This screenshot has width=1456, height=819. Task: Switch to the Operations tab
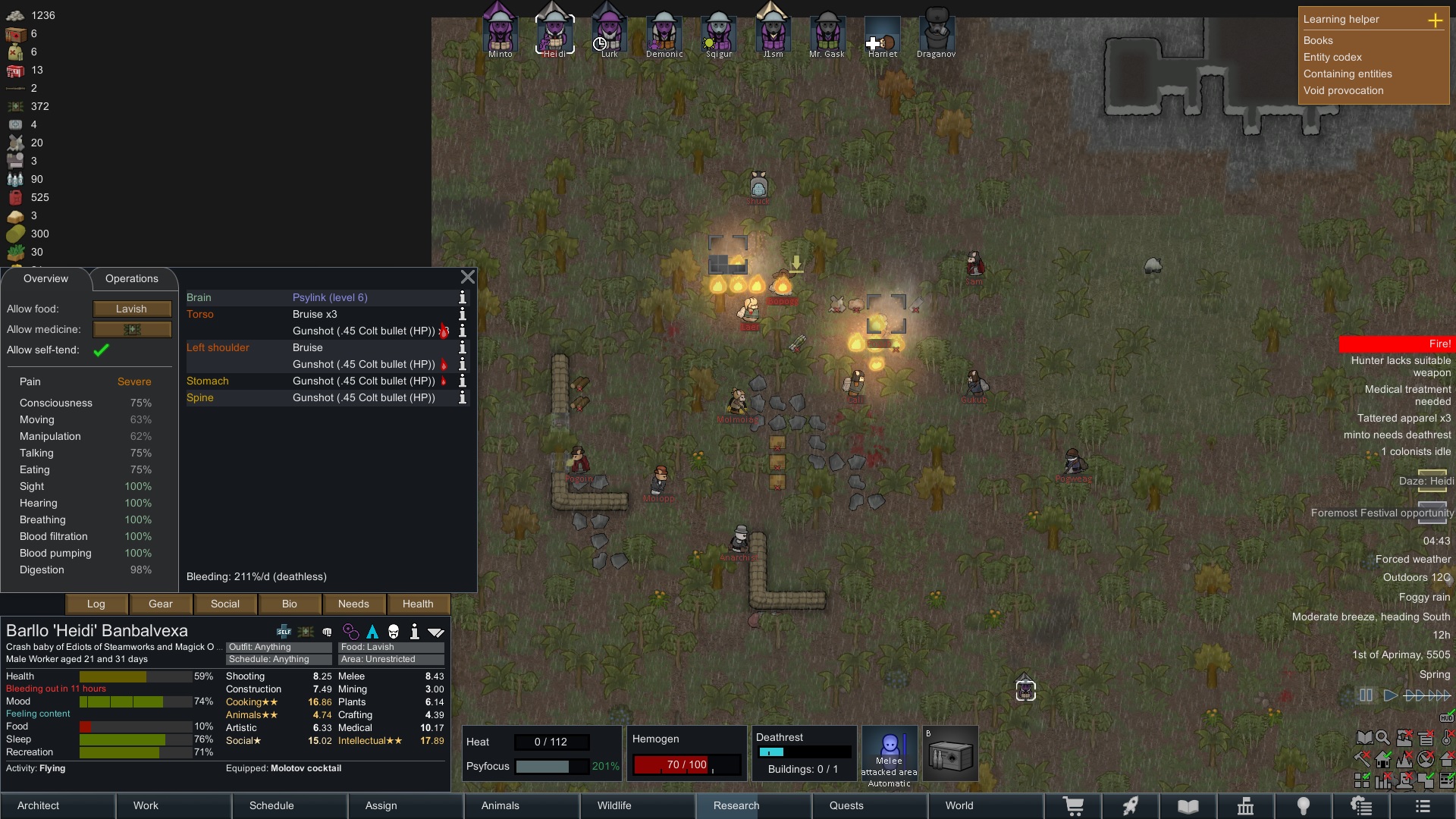coord(131,278)
